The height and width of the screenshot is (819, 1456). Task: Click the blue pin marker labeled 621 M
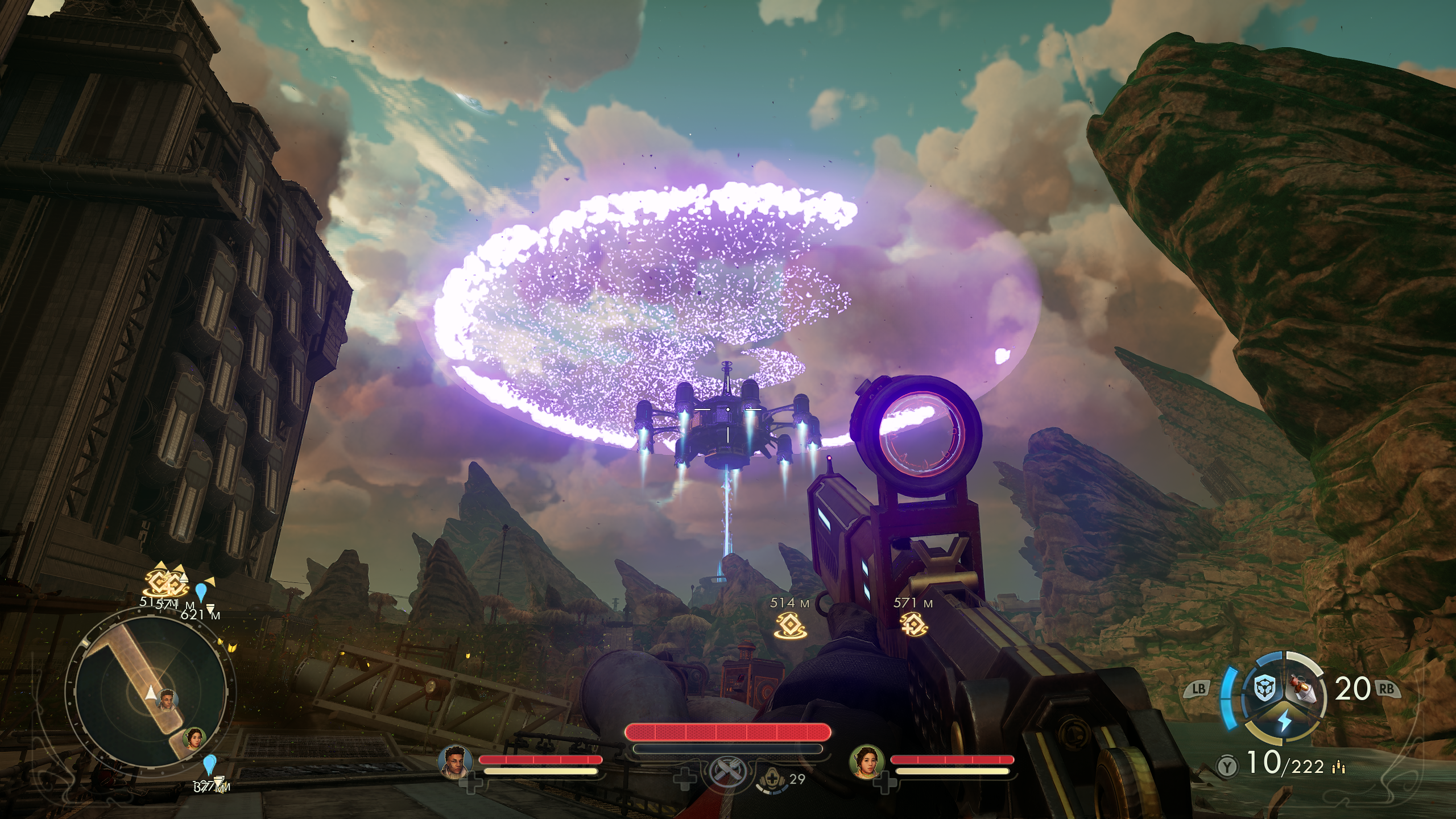pyautogui.click(x=200, y=592)
